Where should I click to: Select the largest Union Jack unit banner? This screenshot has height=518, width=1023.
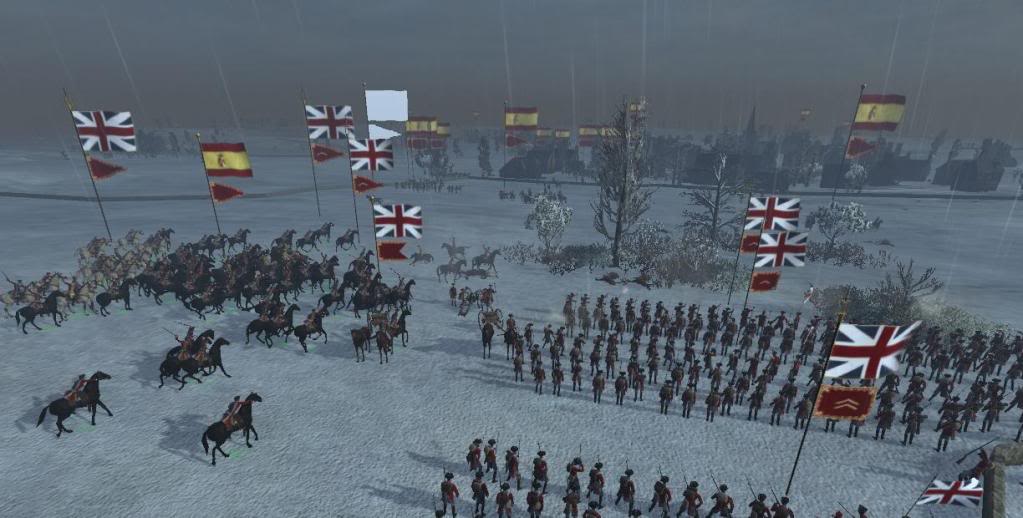(x=869, y=350)
